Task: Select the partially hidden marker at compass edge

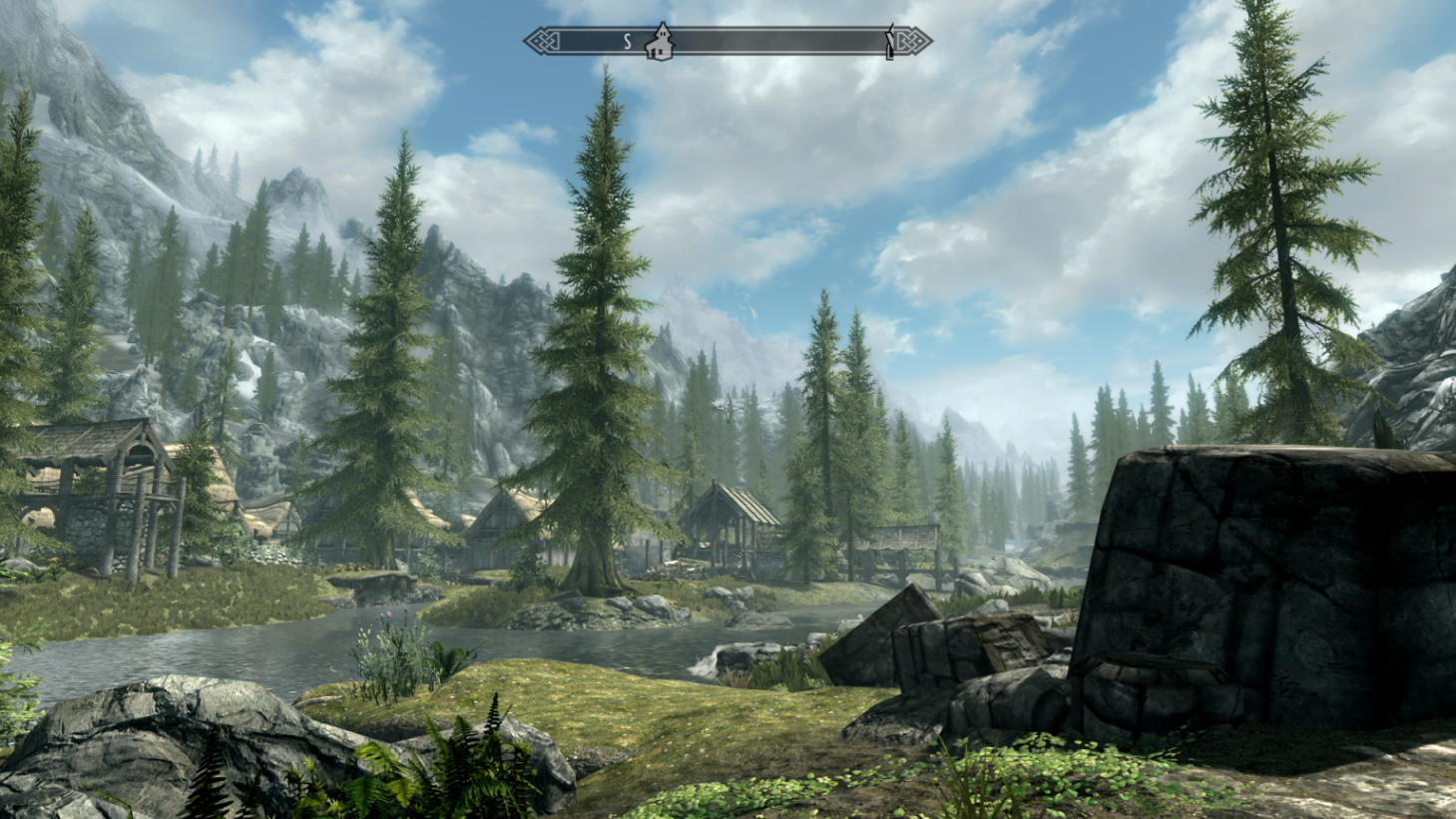Action: pyautogui.click(x=888, y=43)
